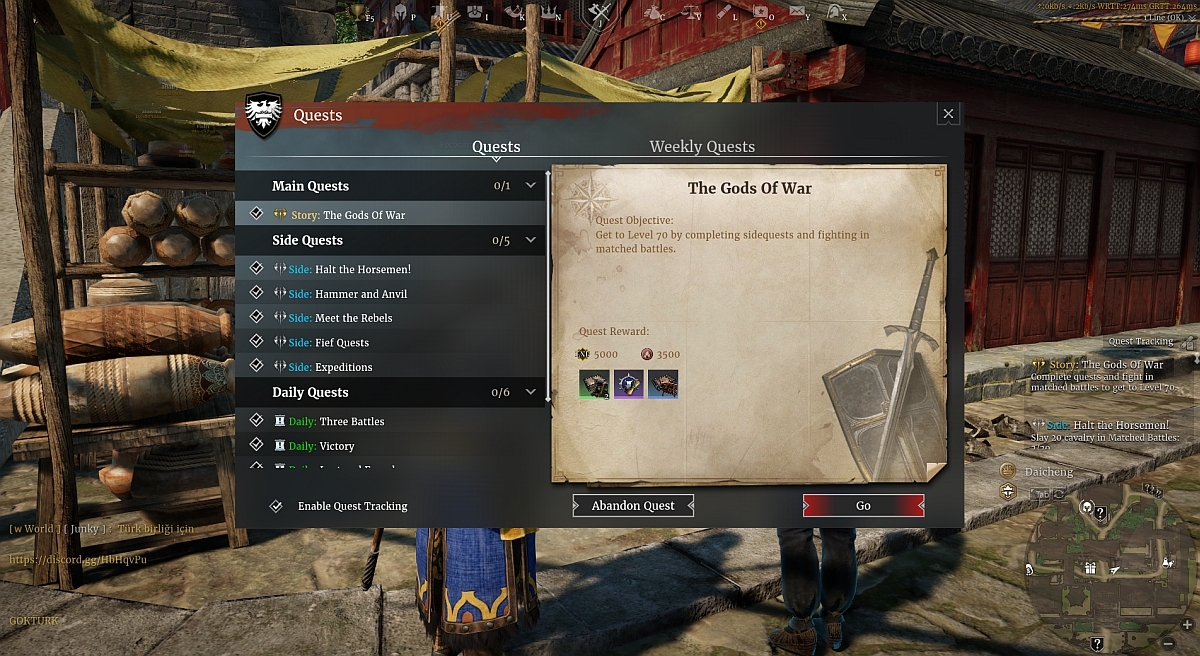View the Expeditions side quest
The height and width of the screenshot is (656, 1200).
pos(343,367)
